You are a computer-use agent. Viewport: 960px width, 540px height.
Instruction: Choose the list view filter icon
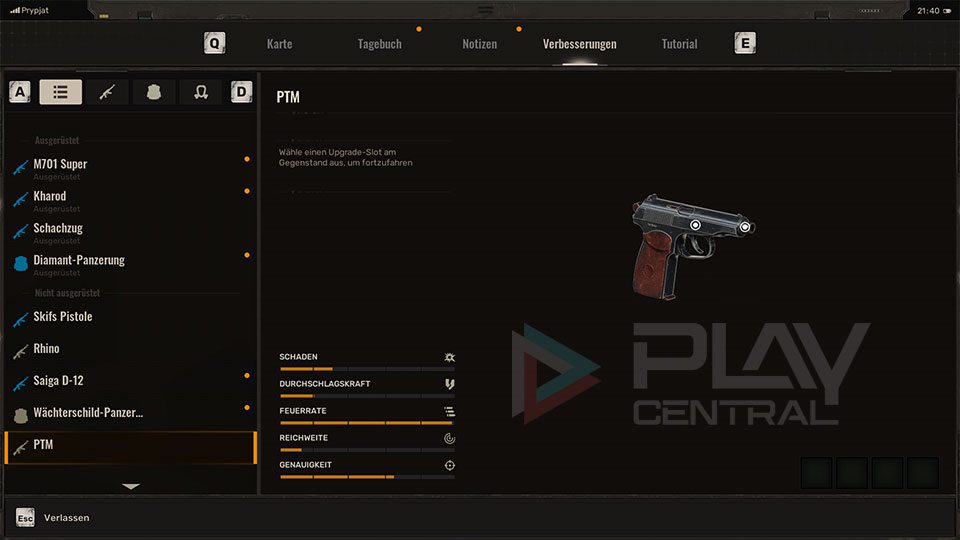pyautogui.click(x=61, y=92)
